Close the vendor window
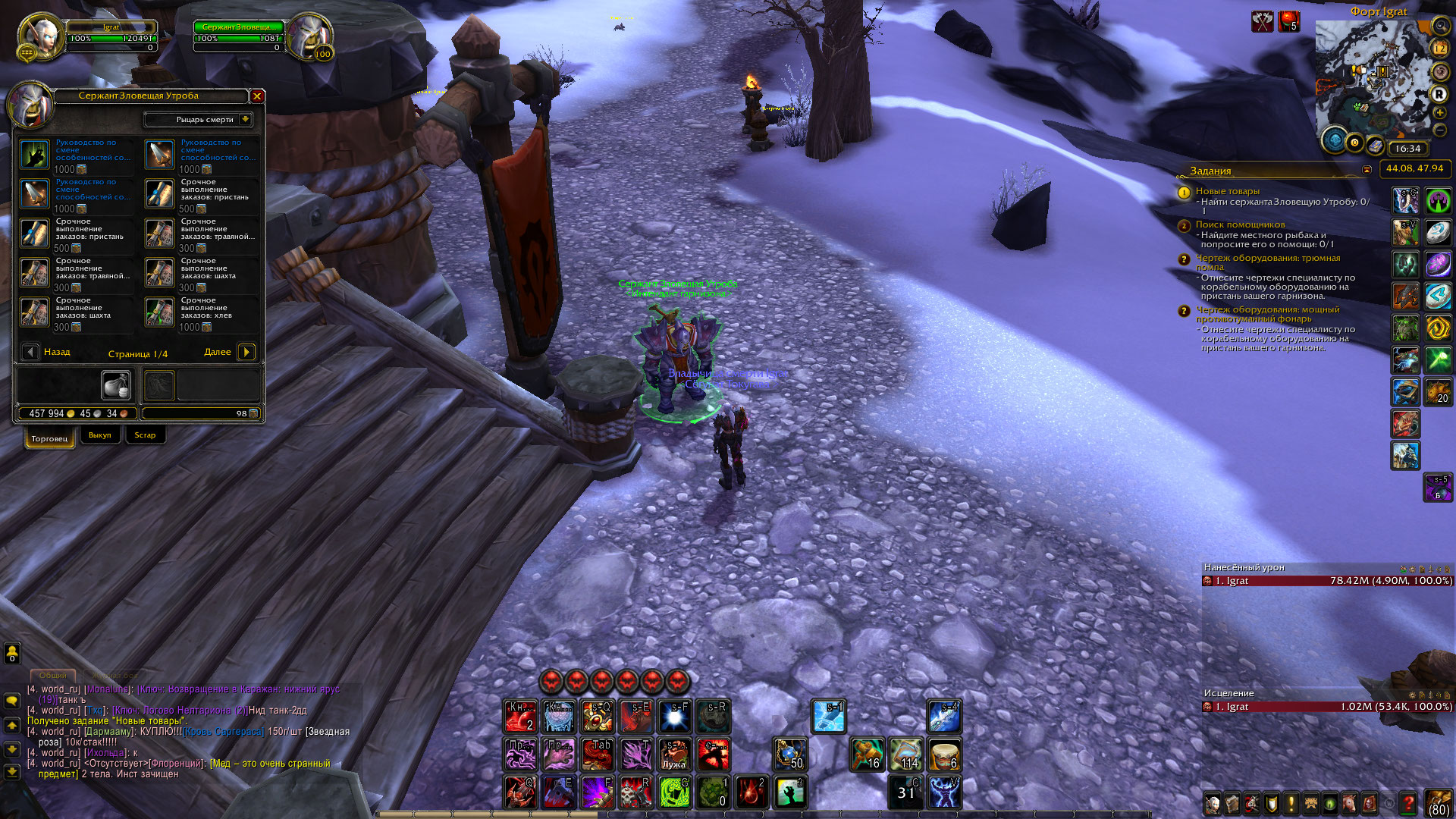1456x819 pixels. (257, 96)
